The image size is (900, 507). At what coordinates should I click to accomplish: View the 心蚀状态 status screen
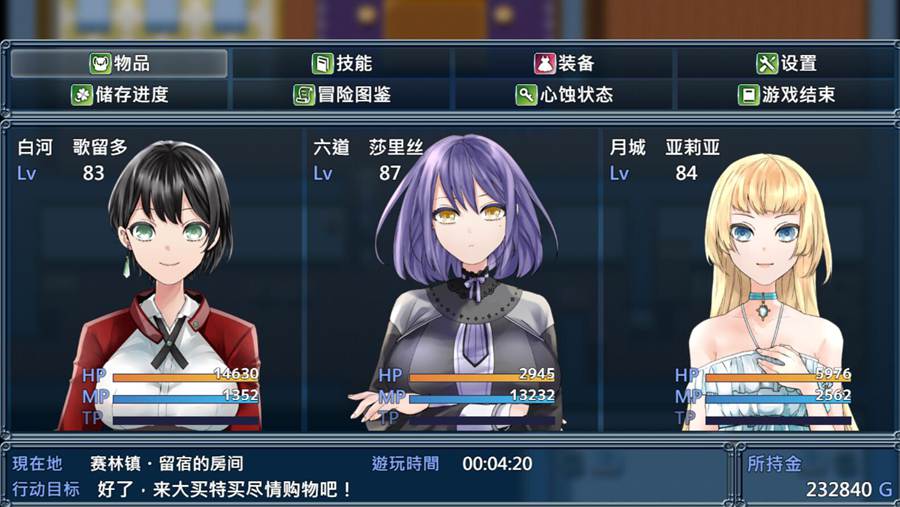pyautogui.click(x=565, y=95)
